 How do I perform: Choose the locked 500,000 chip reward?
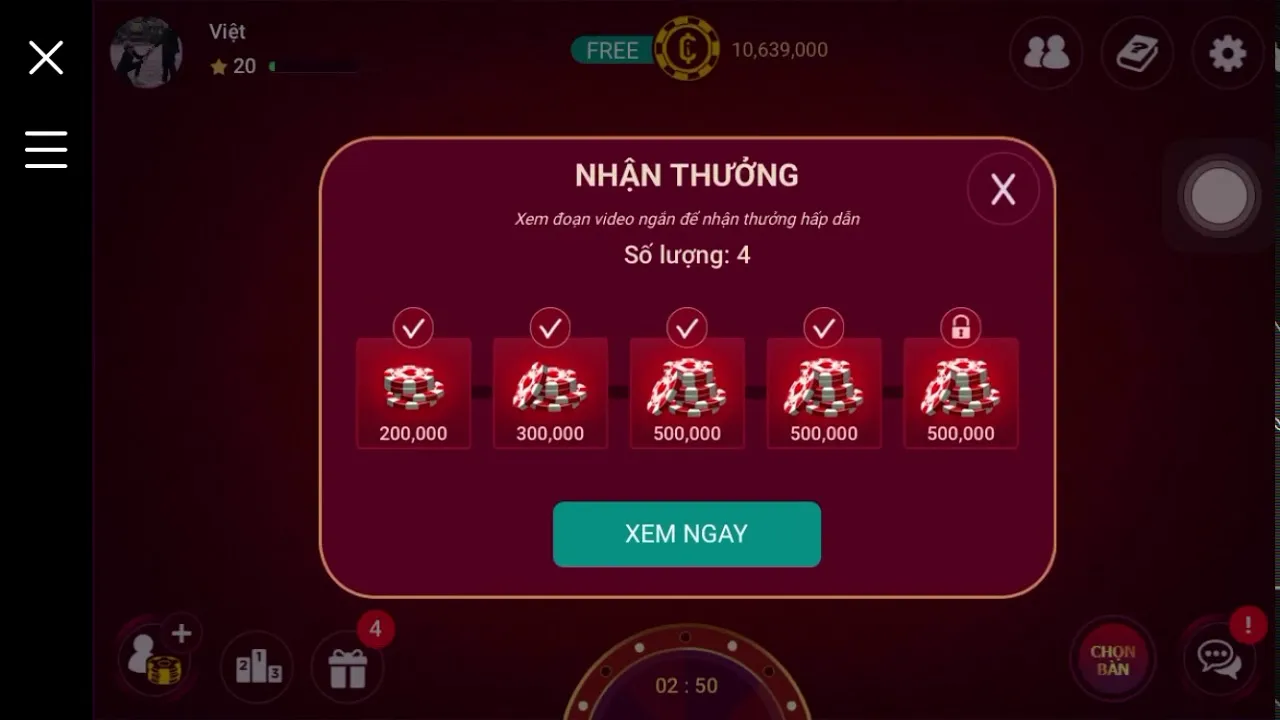pos(960,393)
